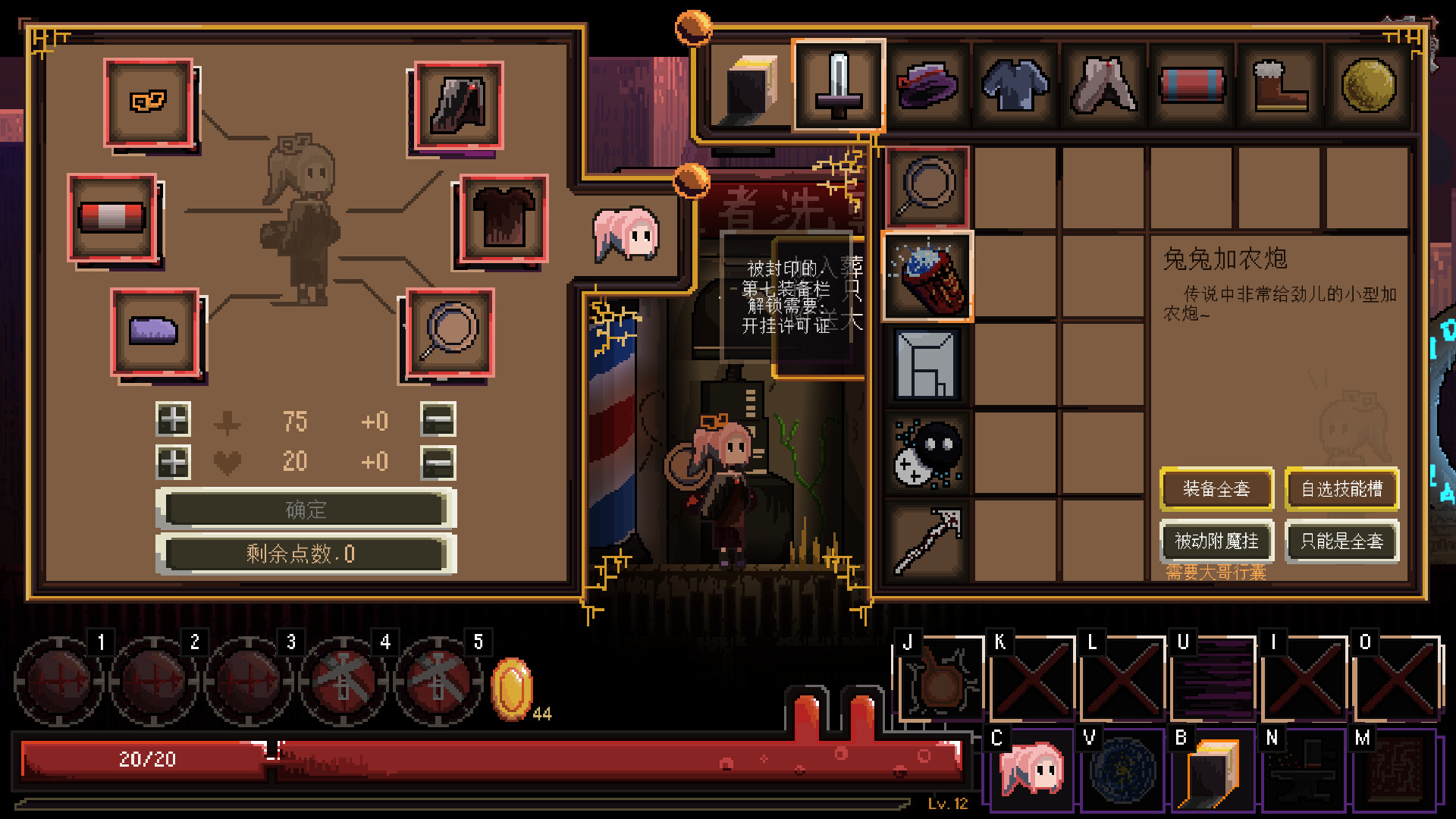Decrease the heart stat with minus stepper
The width and height of the screenshot is (1456, 819).
(x=438, y=462)
